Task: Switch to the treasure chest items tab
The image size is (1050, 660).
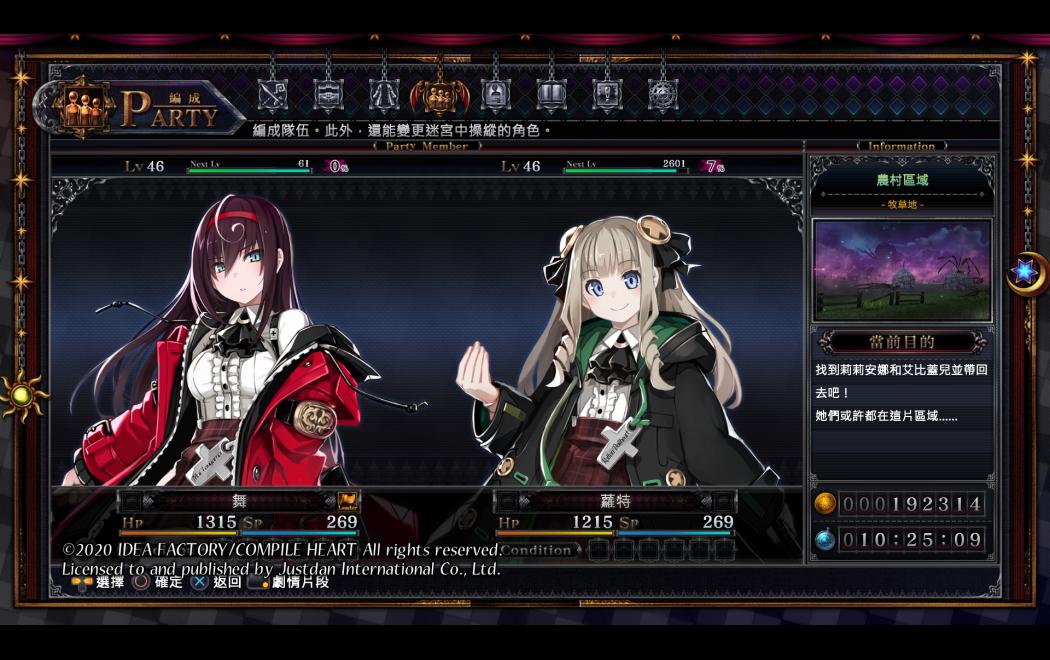Action: coord(328,95)
